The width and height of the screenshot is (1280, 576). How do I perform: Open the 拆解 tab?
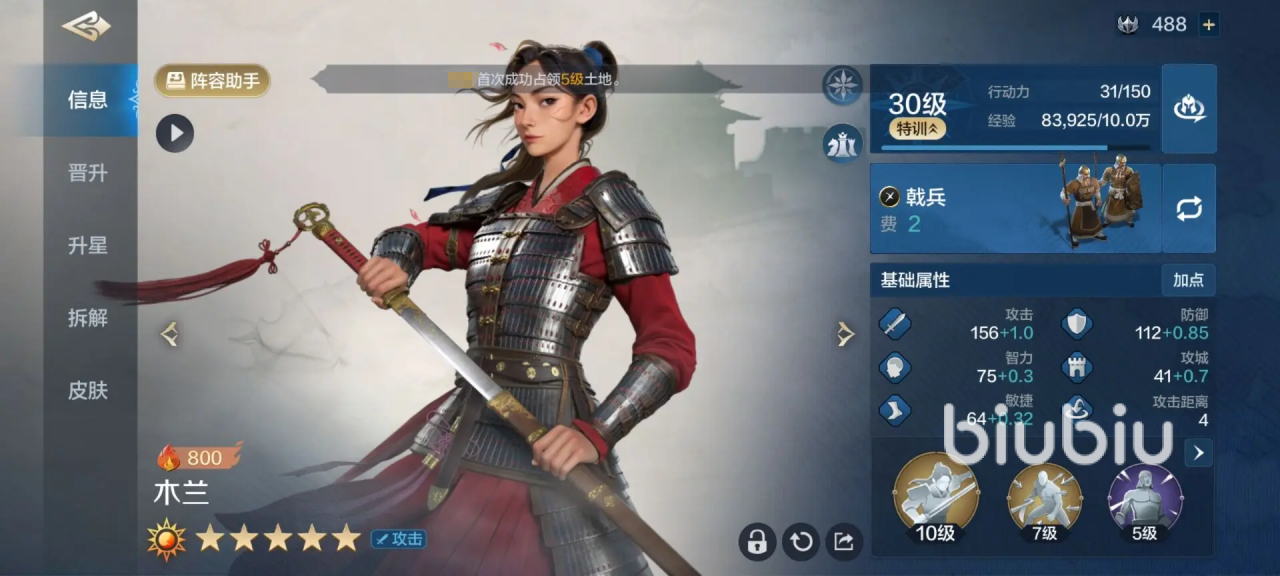click(88, 318)
